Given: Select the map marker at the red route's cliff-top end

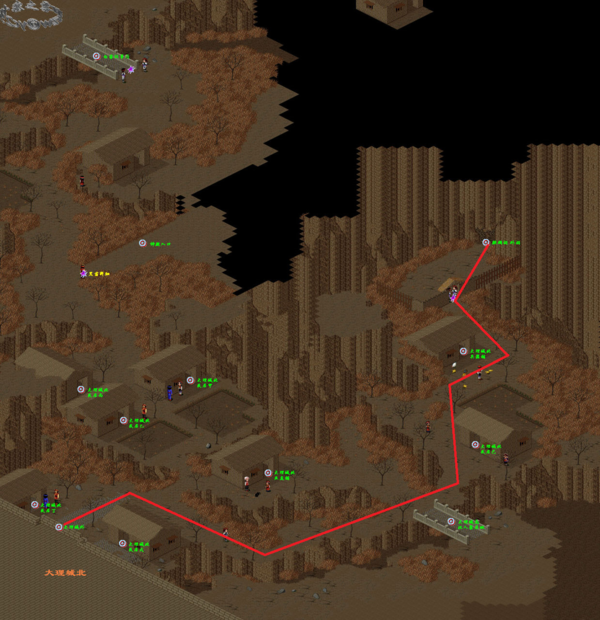Looking at the screenshot, I should tap(486, 242).
